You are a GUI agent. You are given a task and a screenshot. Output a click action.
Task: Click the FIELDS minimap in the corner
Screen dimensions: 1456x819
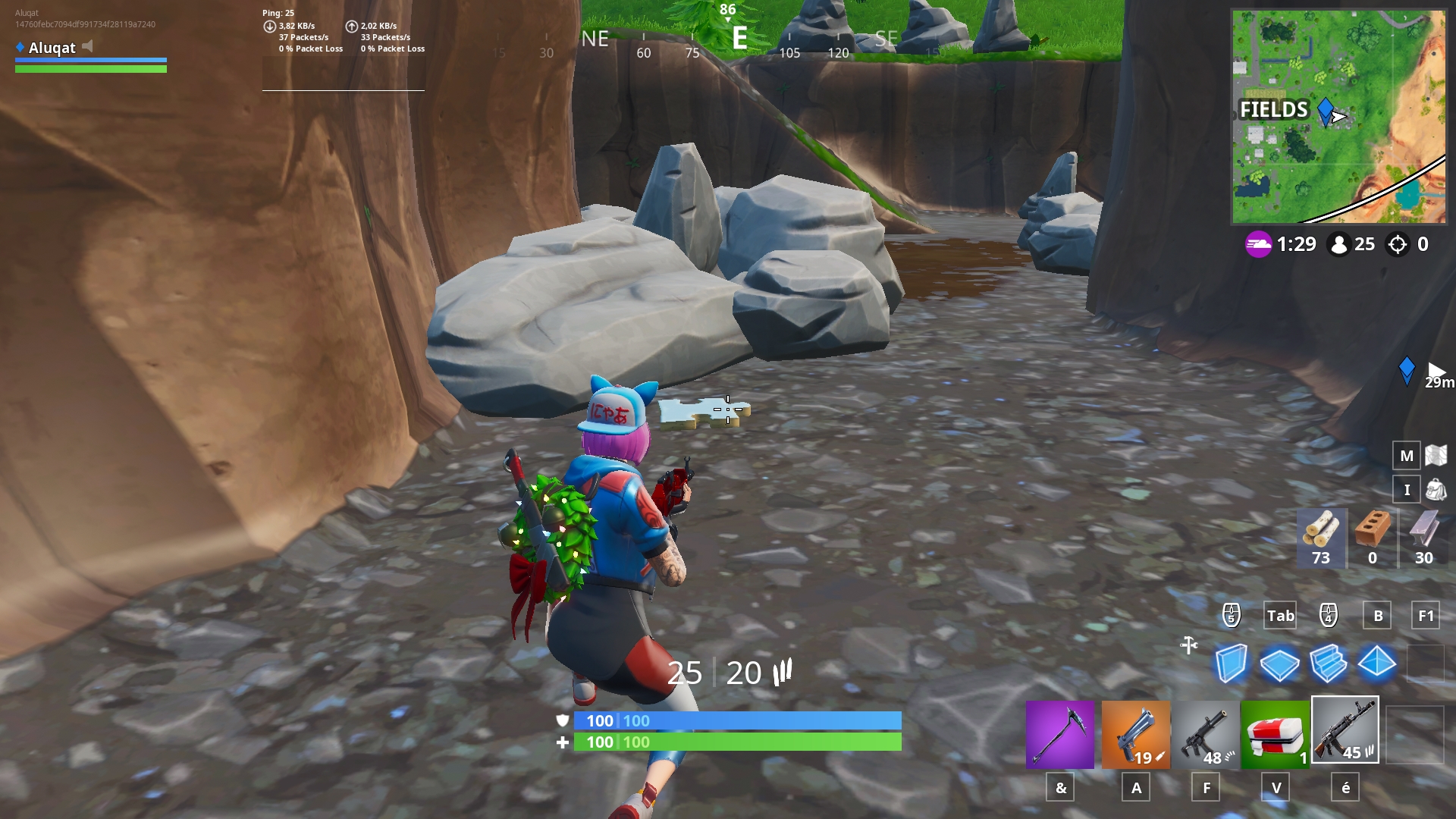1337,114
